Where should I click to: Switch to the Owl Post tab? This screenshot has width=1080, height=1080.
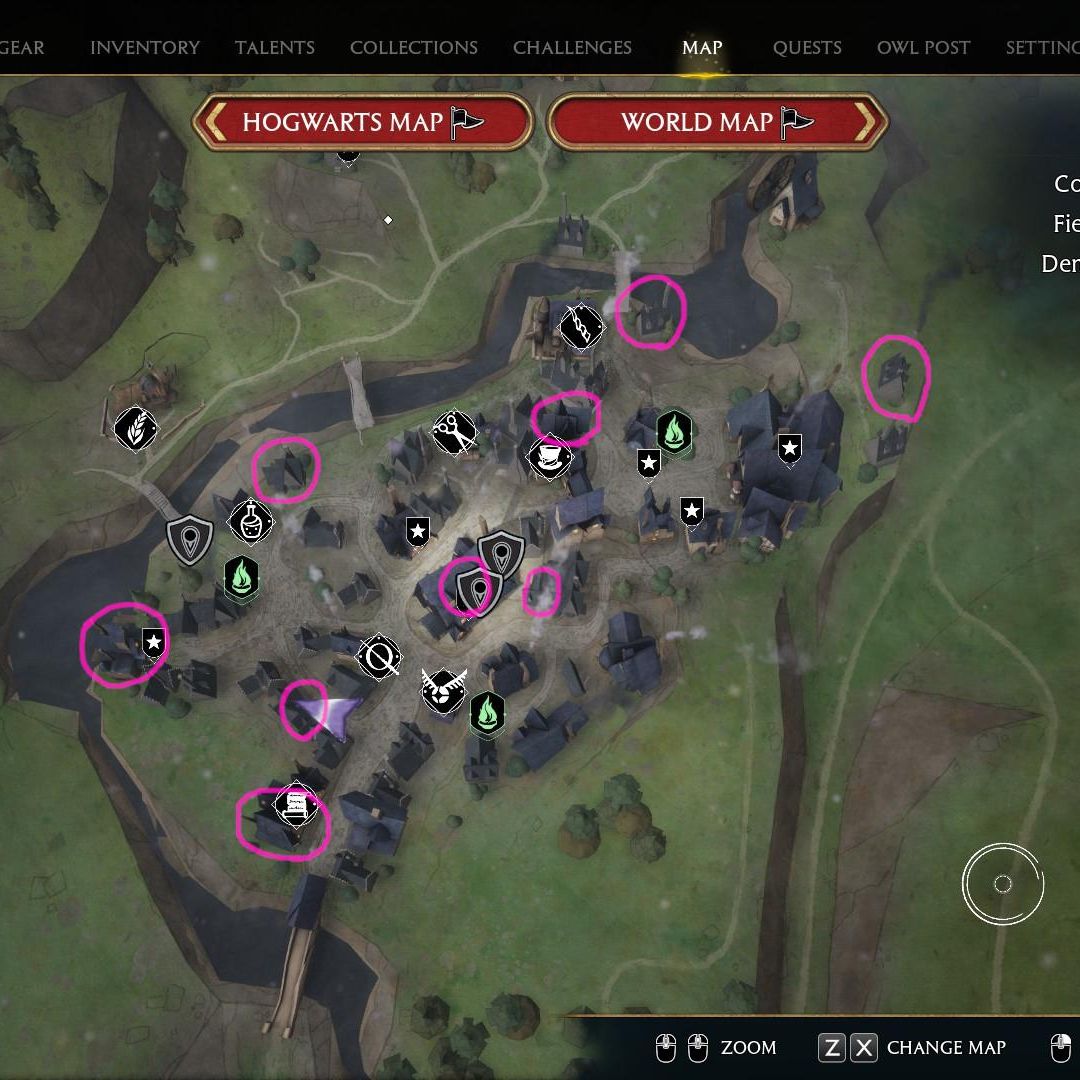pos(923,47)
